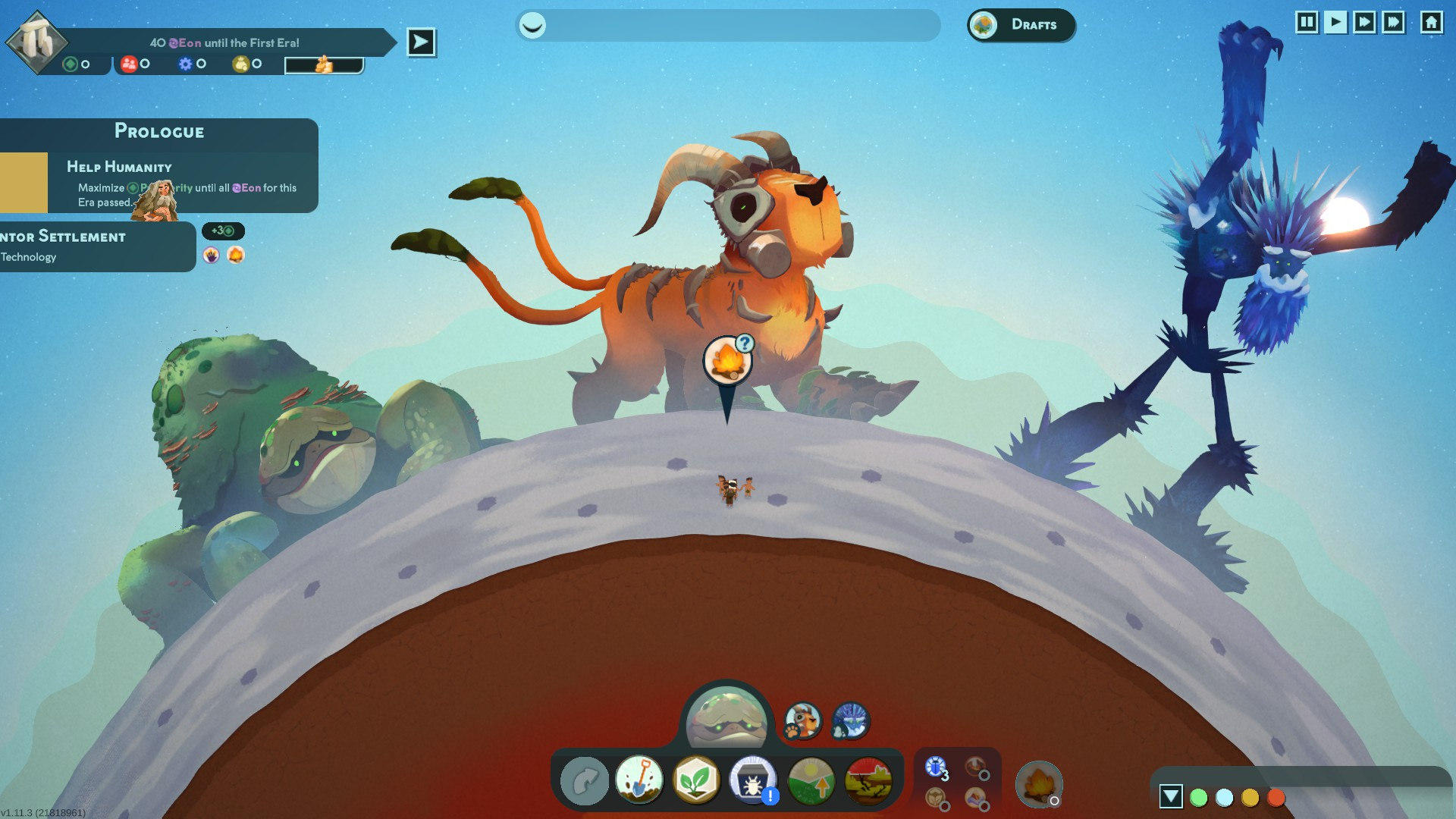The height and width of the screenshot is (819, 1456).
Task: Switch to the orange masked beast giant
Action: click(x=802, y=720)
